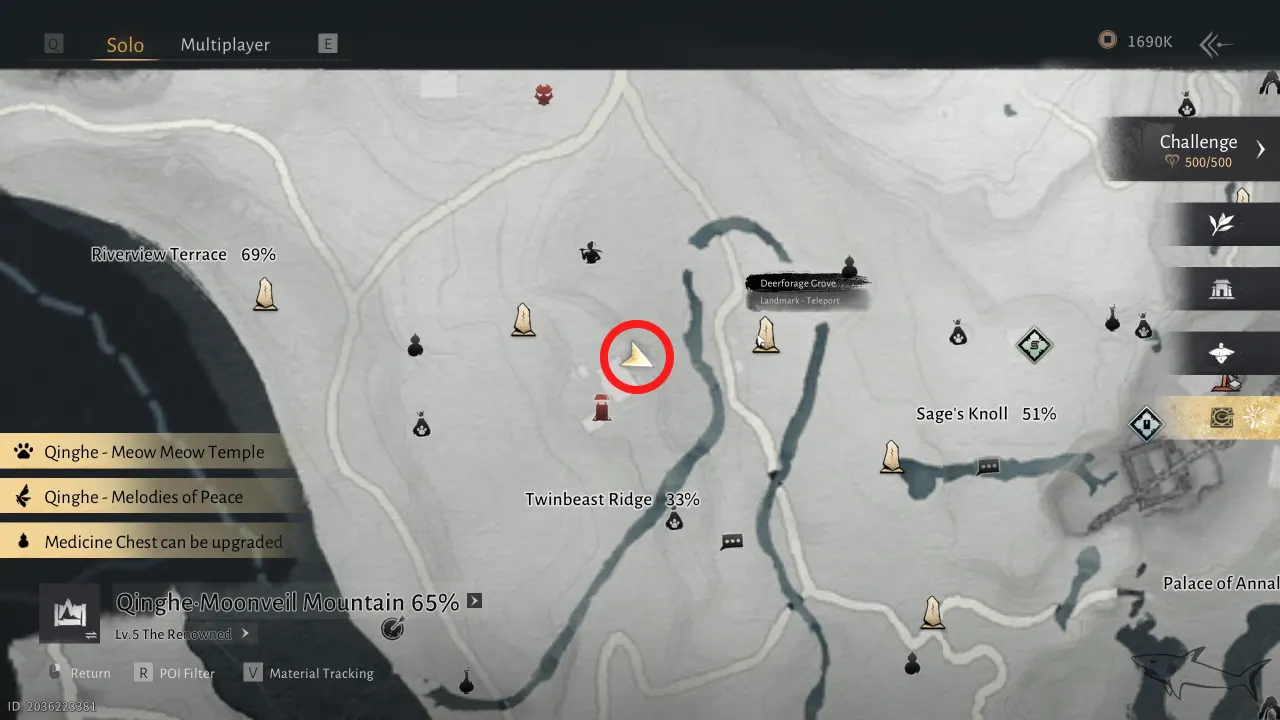Viewport: 1280px width, 720px height.
Task: Select the red shrine marker on the map
Action: point(600,408)
